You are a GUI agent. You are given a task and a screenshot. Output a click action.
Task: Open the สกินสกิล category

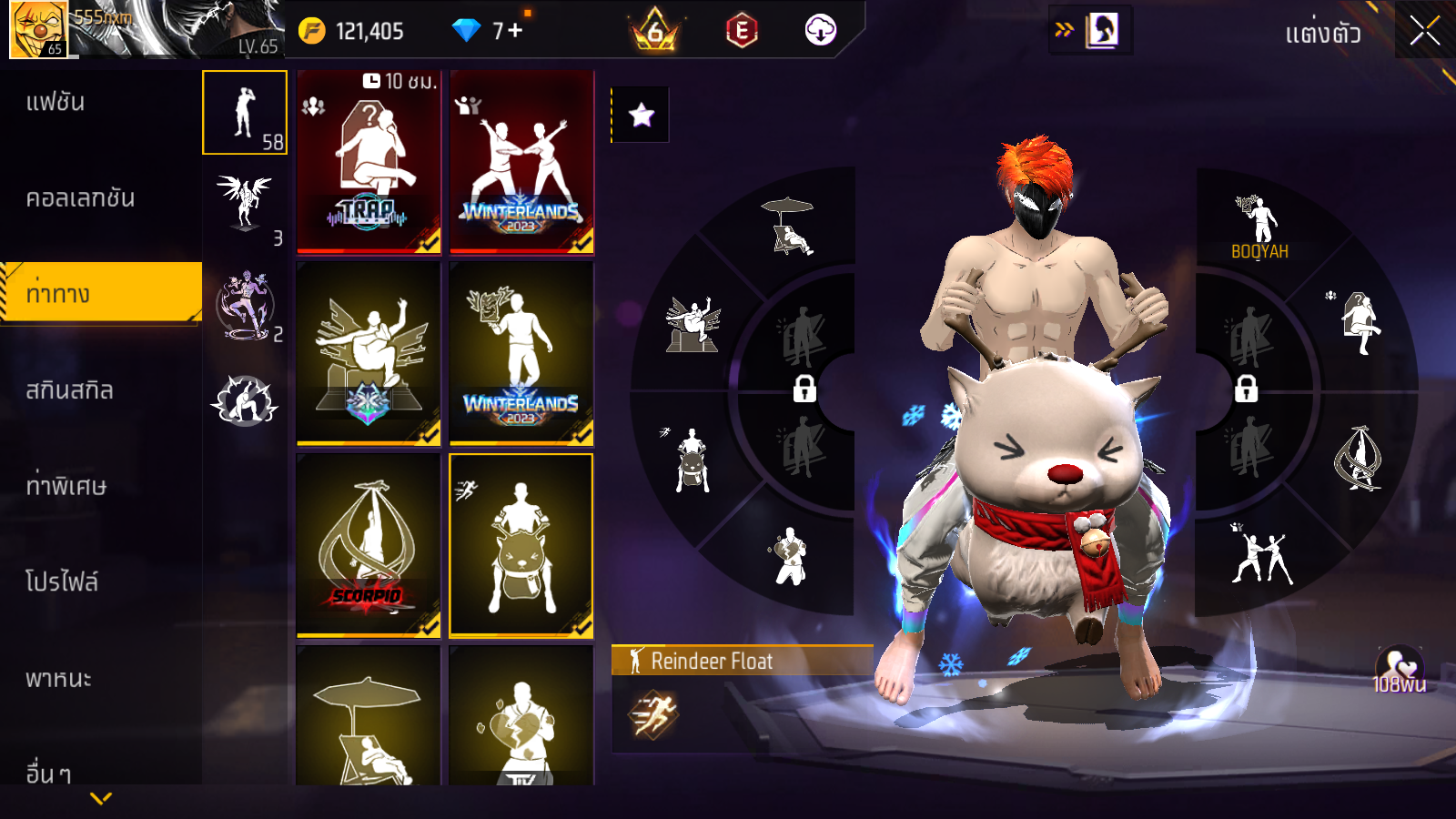(x=70, y=390)
